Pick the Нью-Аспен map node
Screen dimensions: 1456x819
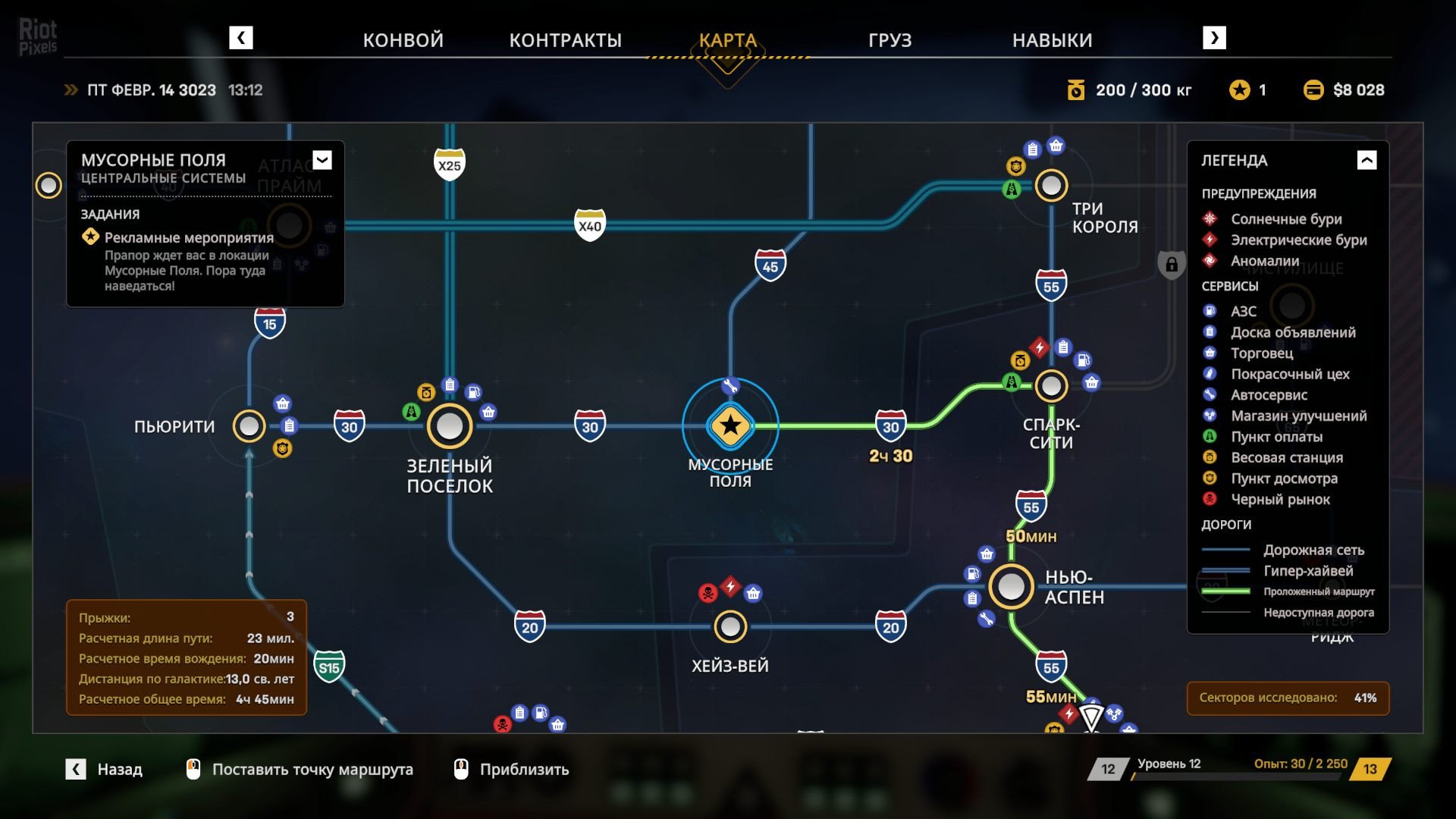1011,586
